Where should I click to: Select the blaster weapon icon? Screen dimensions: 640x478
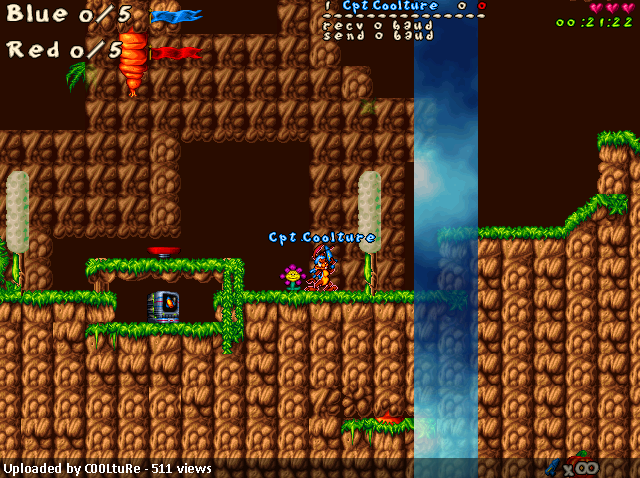[552, 466]
